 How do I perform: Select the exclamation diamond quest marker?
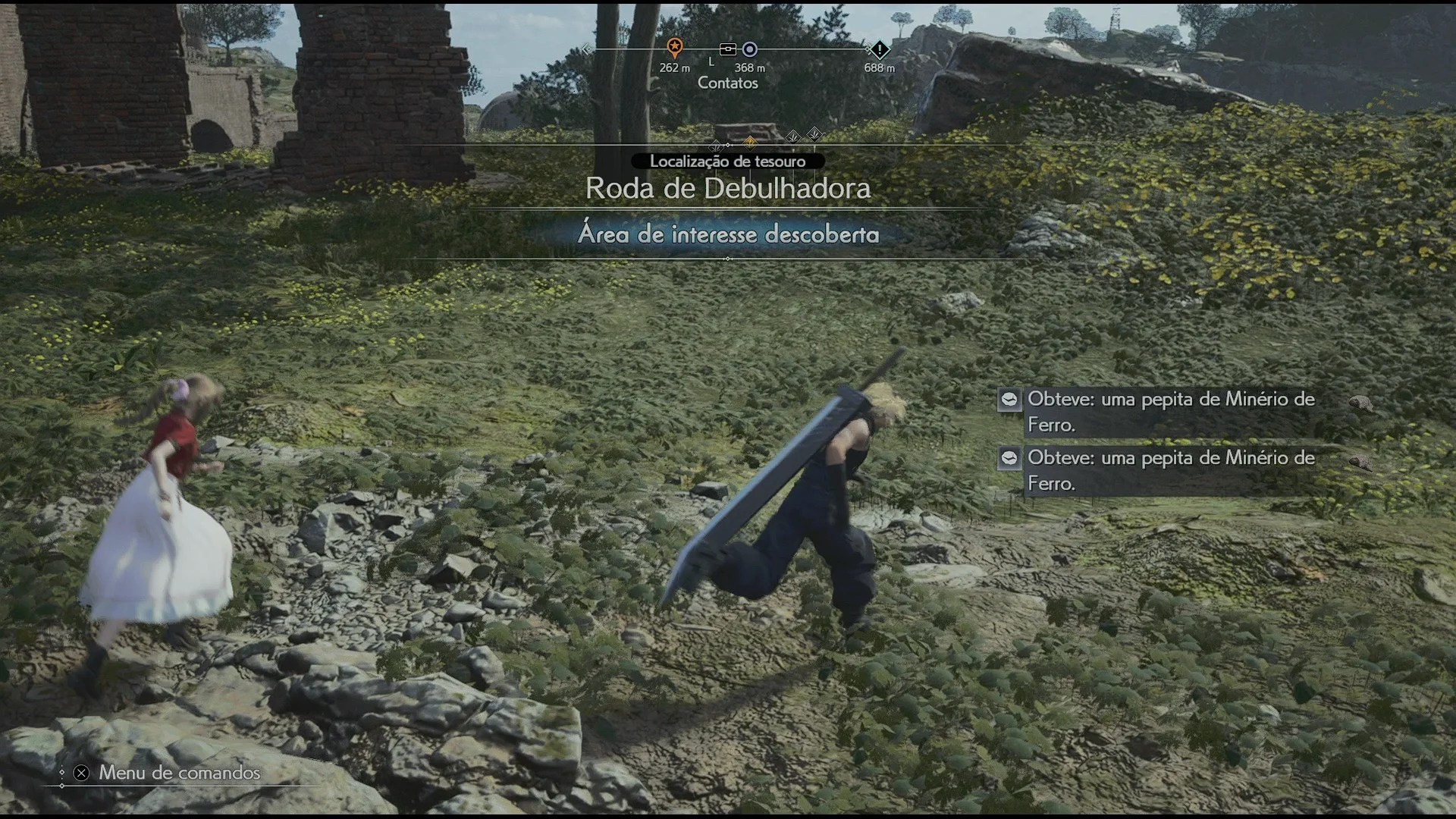pyautogui.click(x=879, y=50)
